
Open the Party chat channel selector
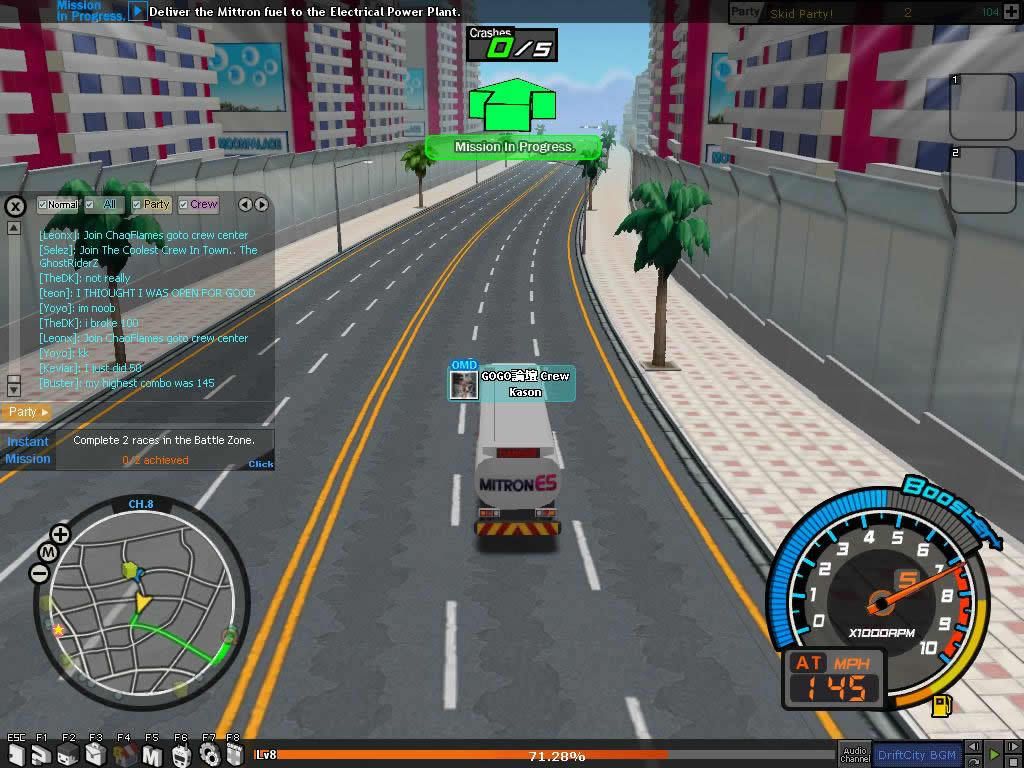click(27, 412)
